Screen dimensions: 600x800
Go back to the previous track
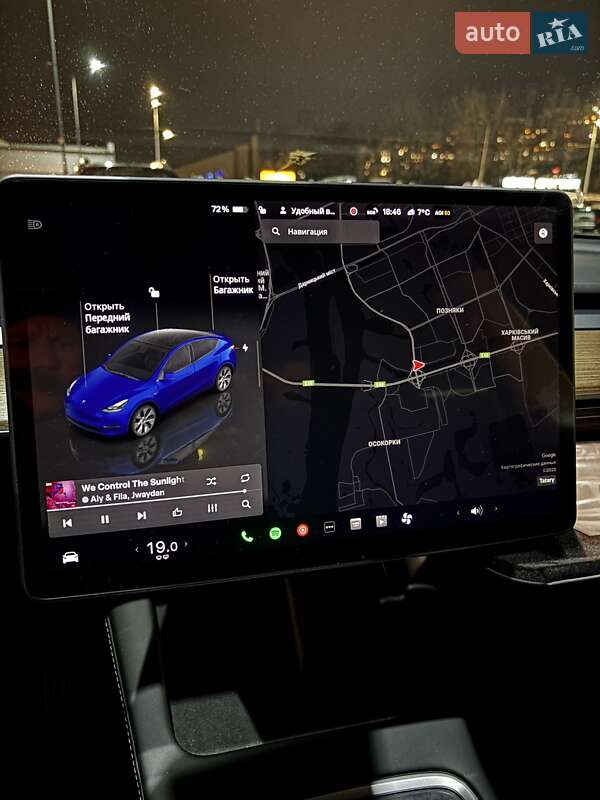click(67, 522)
